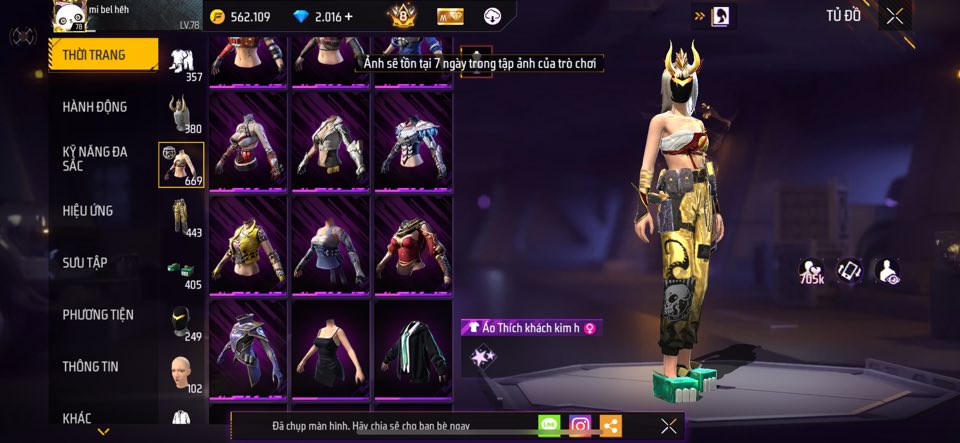Close the Tủ Đồ wardrobe screen
The image size is (960, 443).
click(x=894, y=15)
